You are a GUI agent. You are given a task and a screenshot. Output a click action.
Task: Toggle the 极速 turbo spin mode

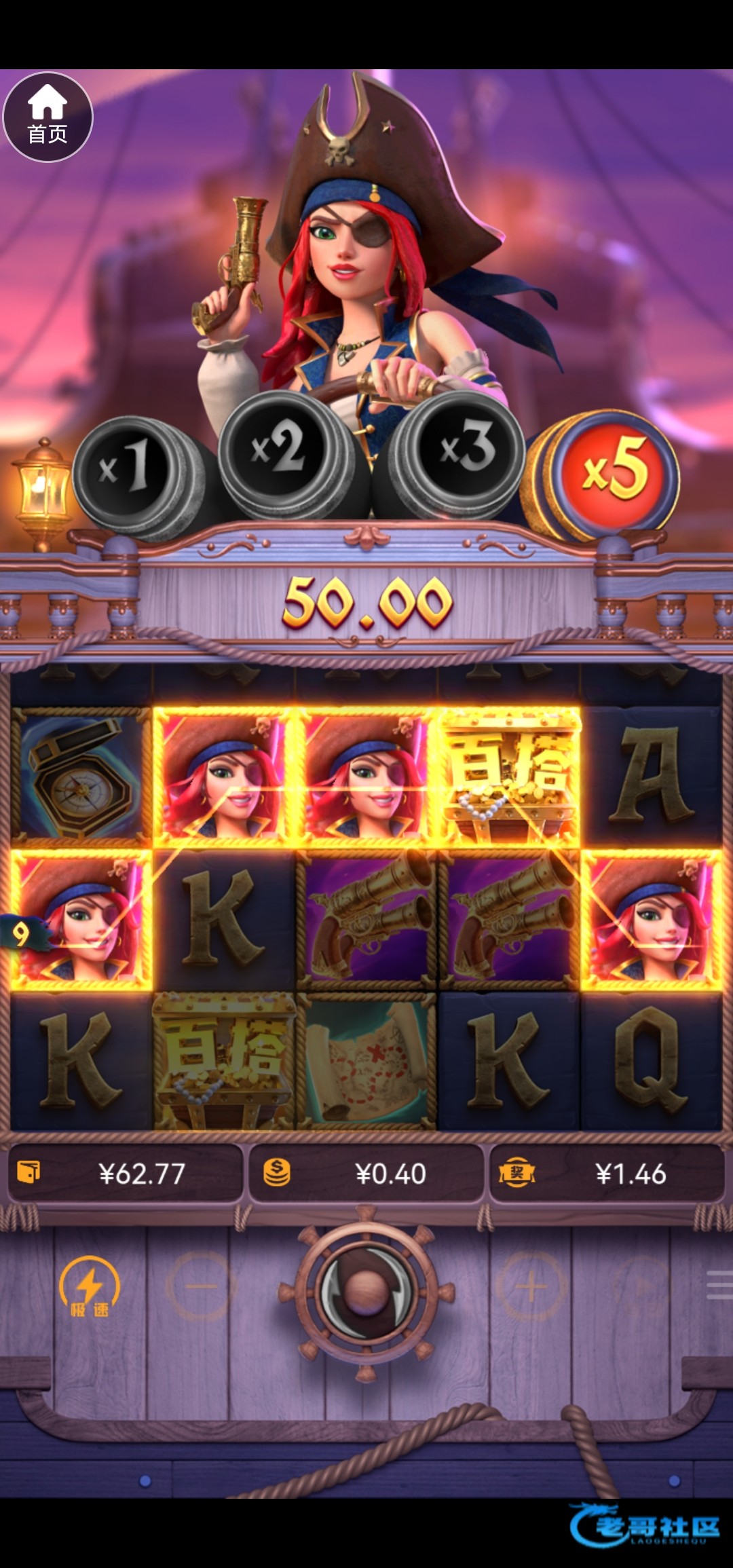pos(90,1286)
